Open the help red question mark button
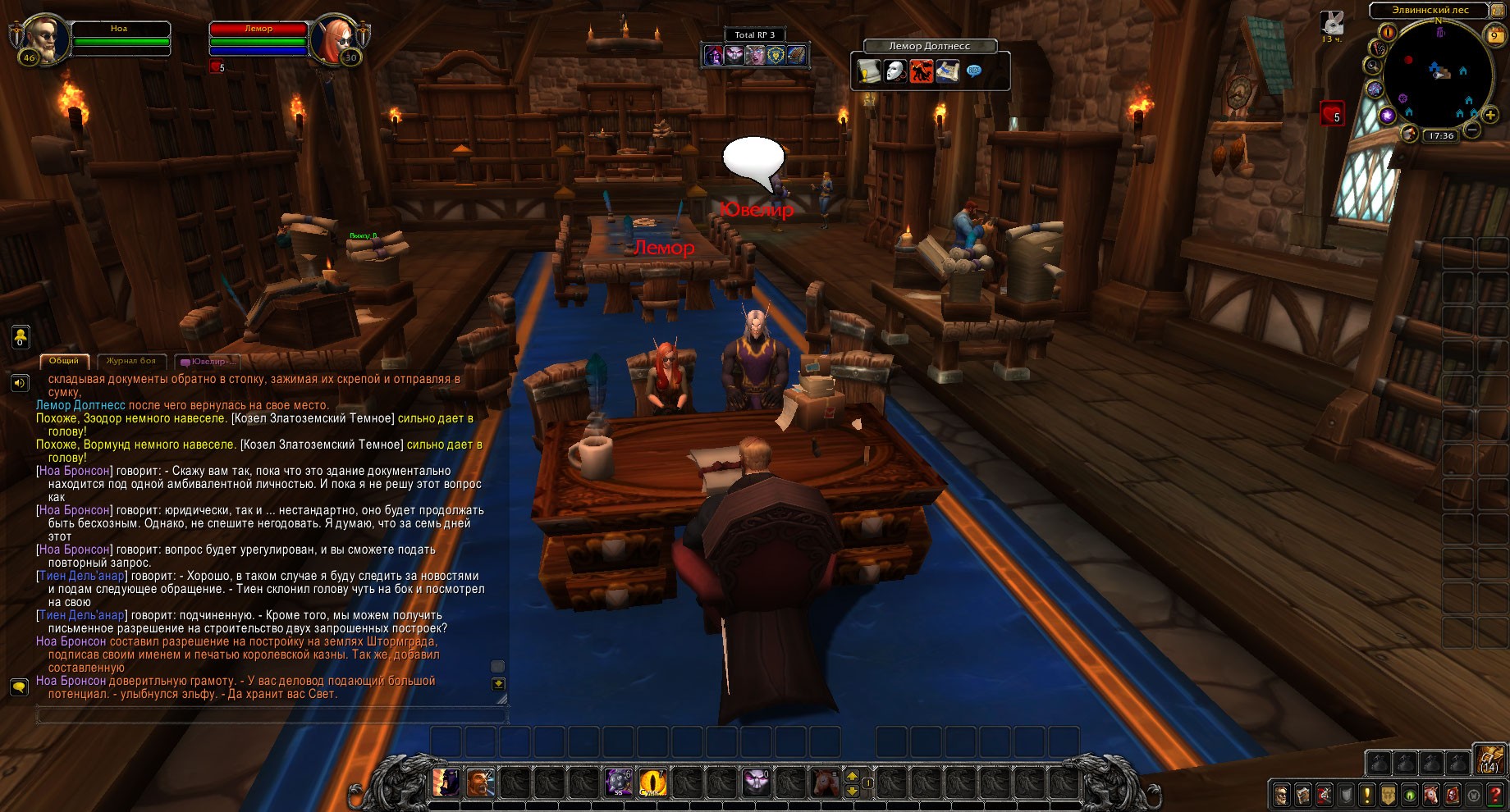This screenshot has height=812, width=1510. click(1496, 794)
